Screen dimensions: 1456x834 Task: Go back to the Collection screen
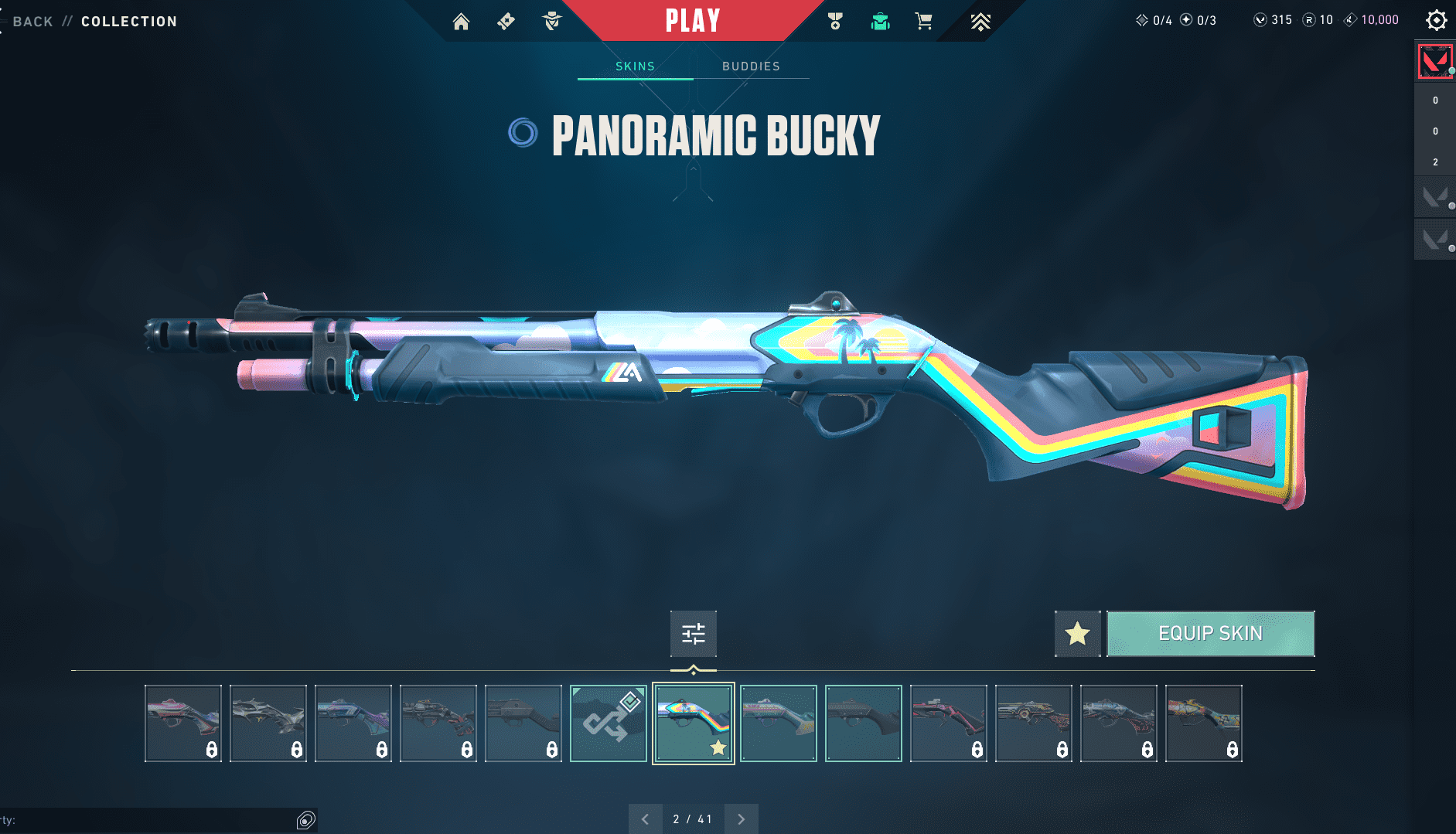click(32, 22)
